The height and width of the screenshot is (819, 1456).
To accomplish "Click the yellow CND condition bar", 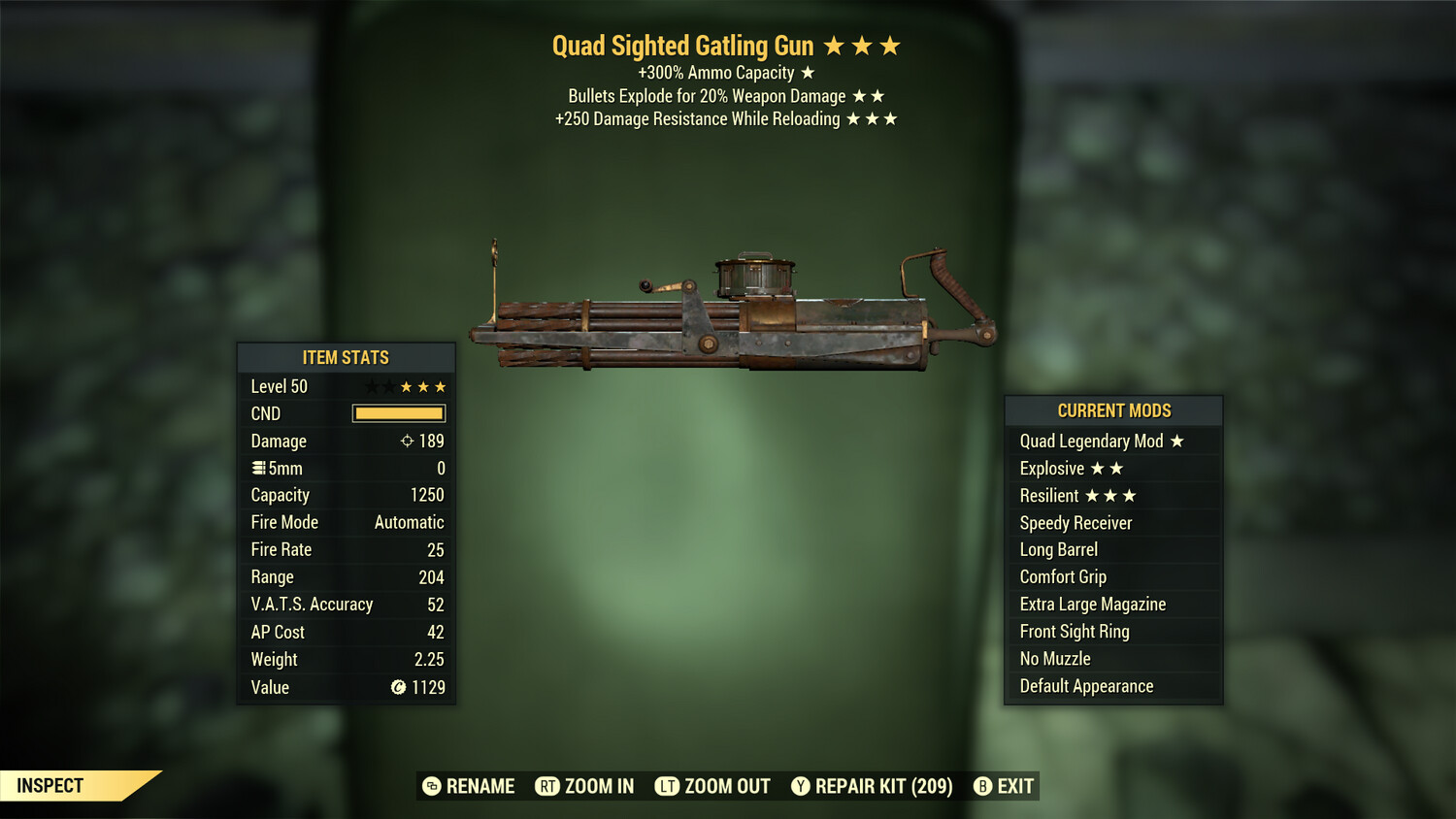I will (398, 413).
